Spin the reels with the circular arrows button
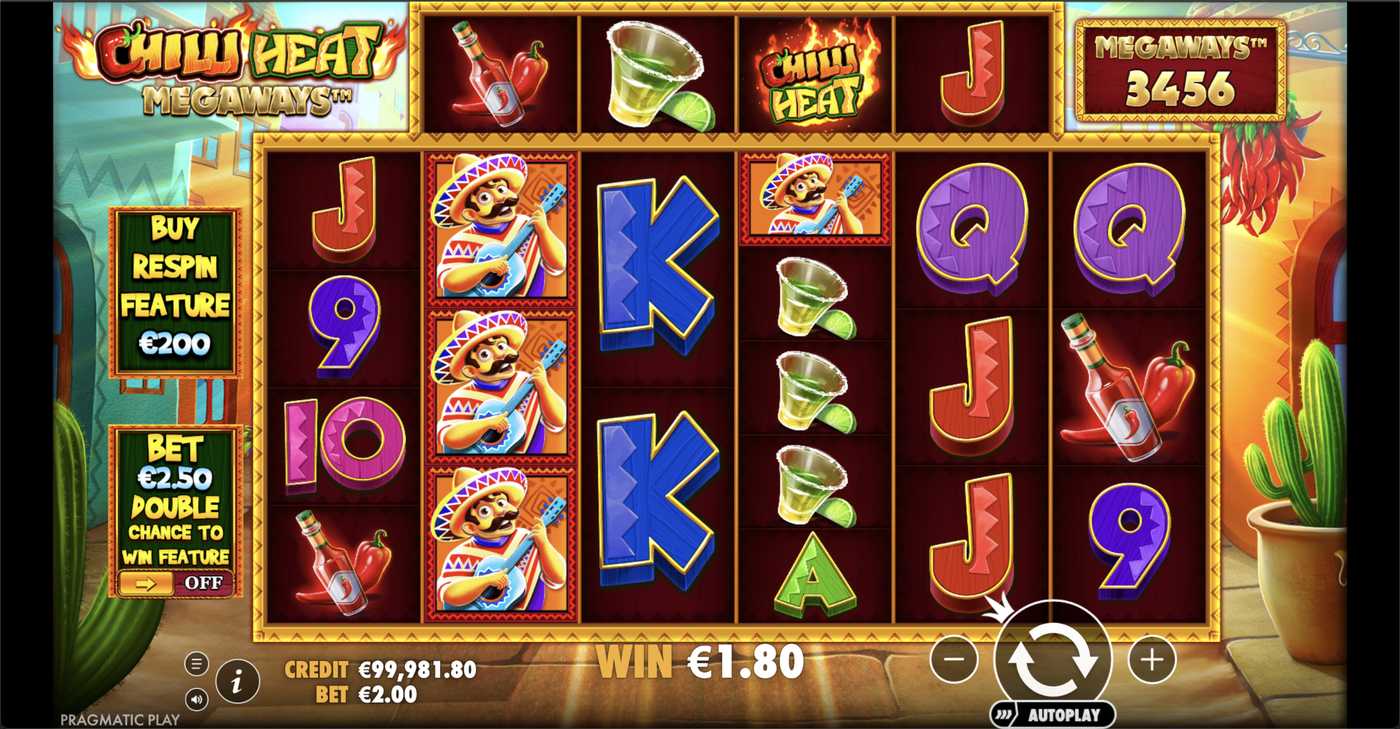The height and width of the screenshot is (729, 1400). pyautogui.click(x=1052, y=659)
